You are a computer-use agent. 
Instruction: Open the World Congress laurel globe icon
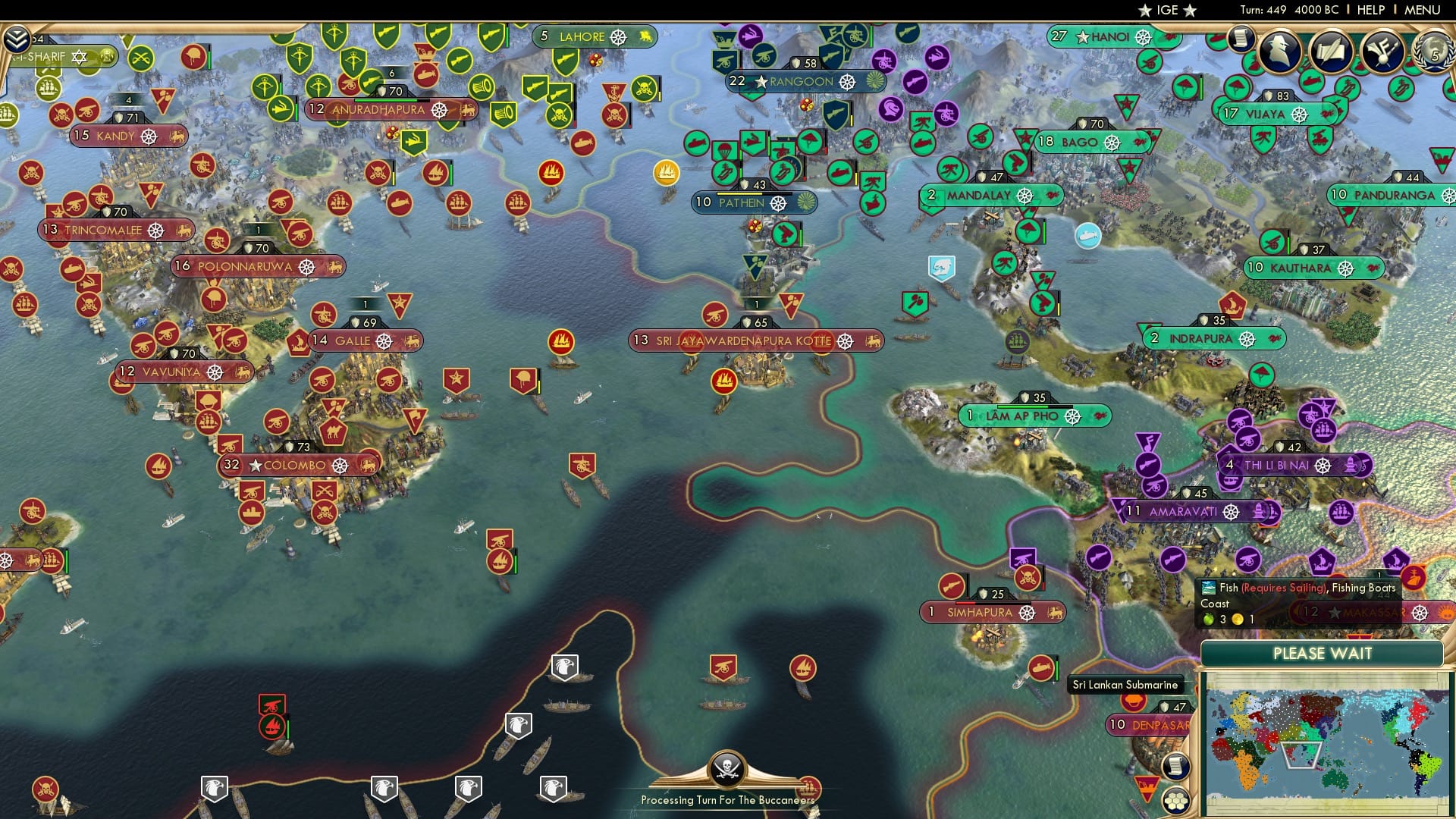(1432, 52)
